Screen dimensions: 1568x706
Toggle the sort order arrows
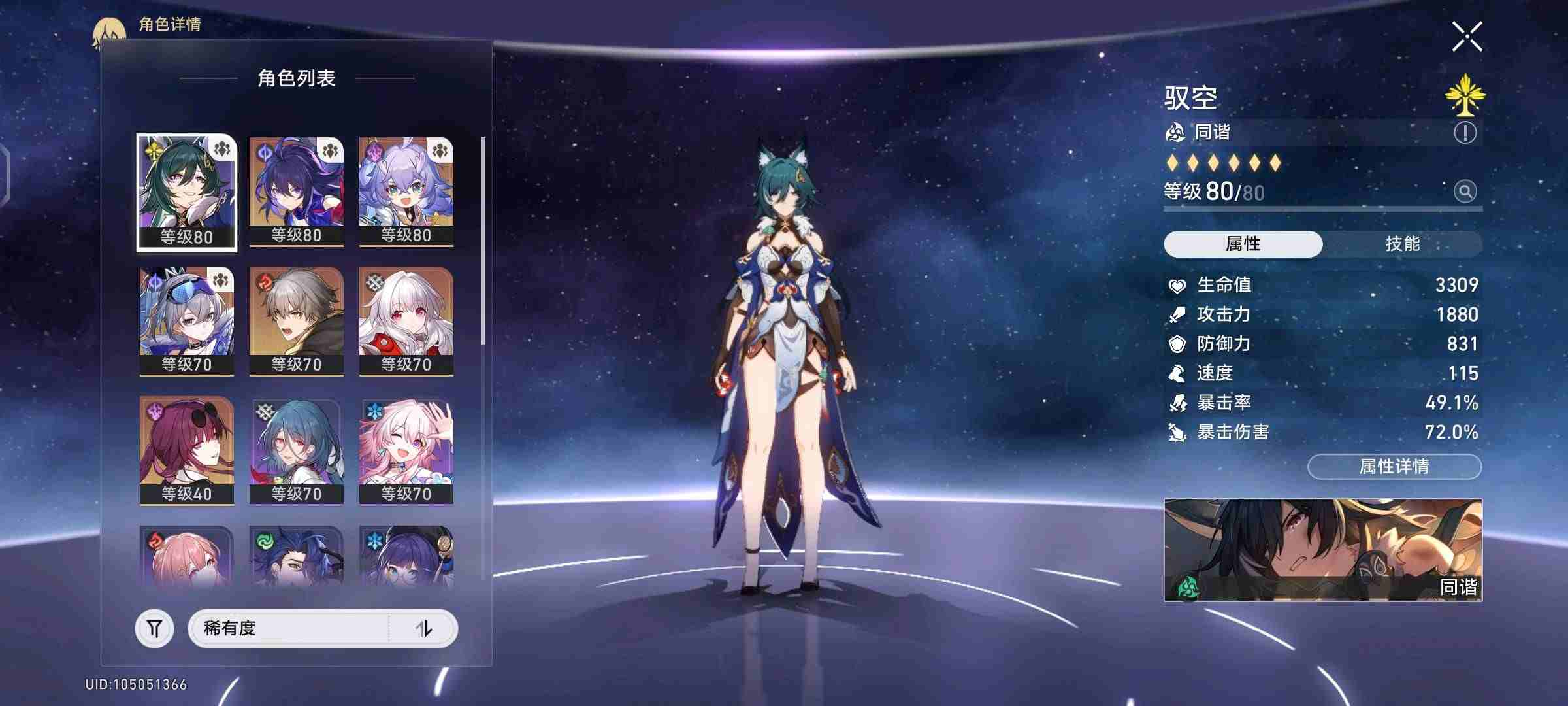point(424,628)
